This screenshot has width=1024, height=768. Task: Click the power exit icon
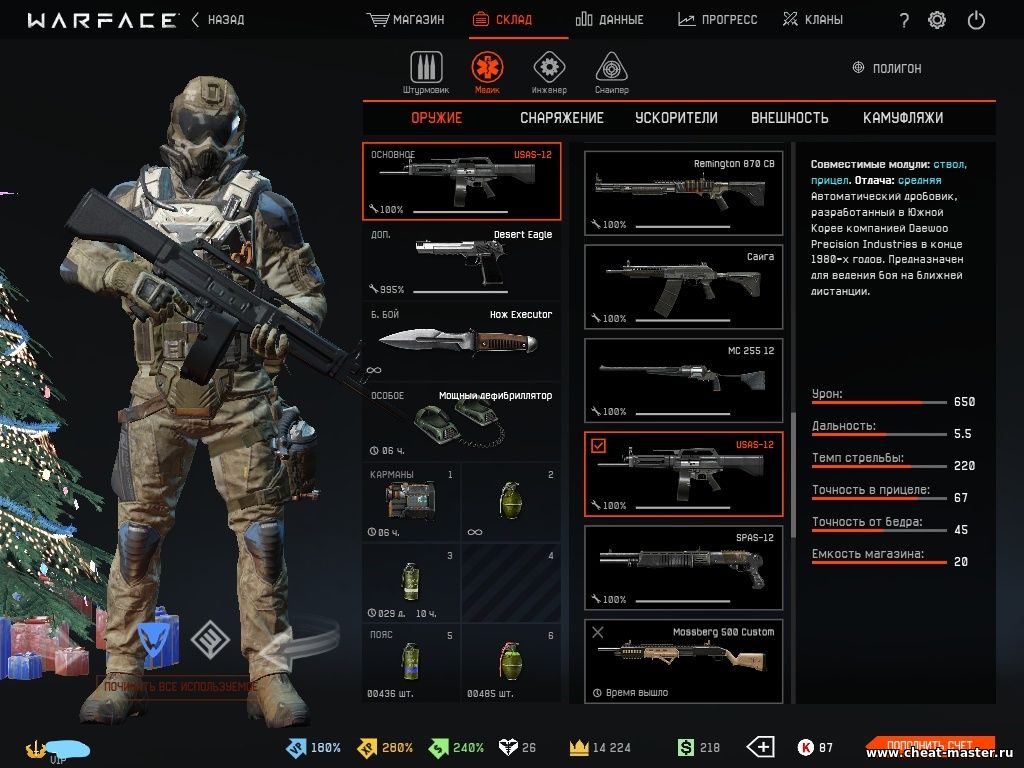[x=976, y=20]
